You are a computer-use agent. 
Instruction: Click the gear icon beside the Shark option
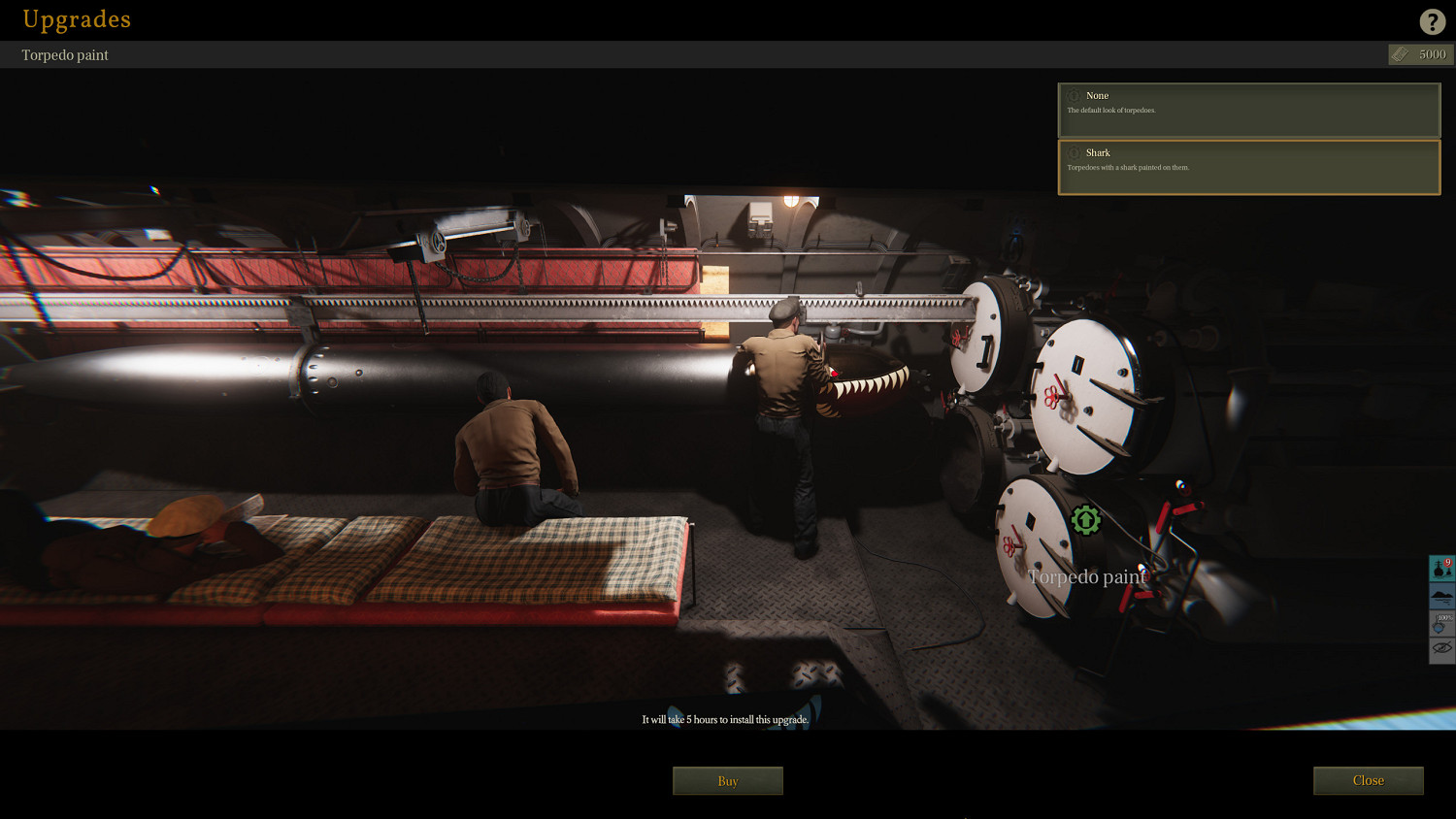(x=1074, y=153)
